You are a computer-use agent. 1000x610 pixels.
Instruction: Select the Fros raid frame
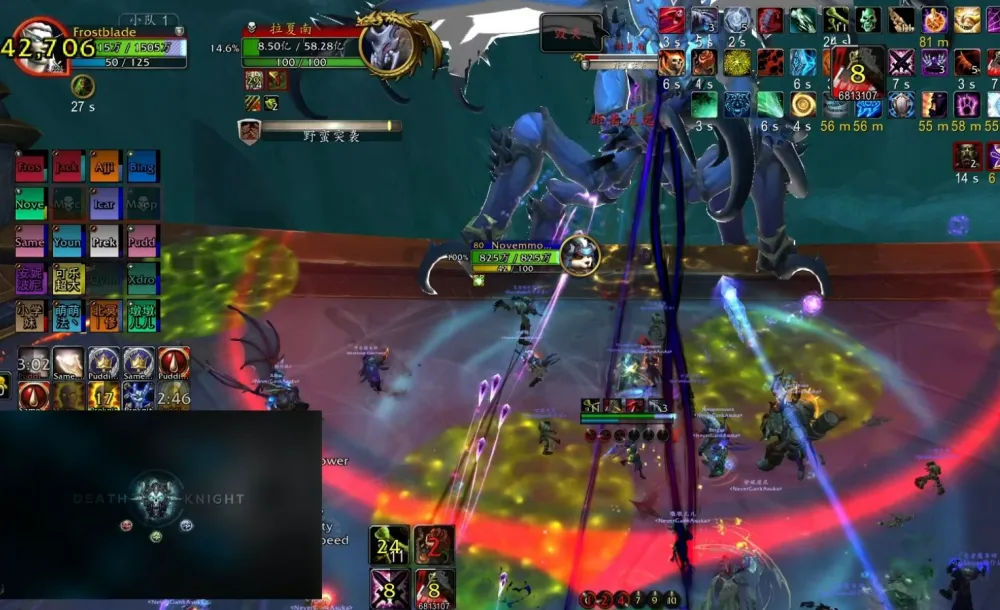click(x=30, y=166)
